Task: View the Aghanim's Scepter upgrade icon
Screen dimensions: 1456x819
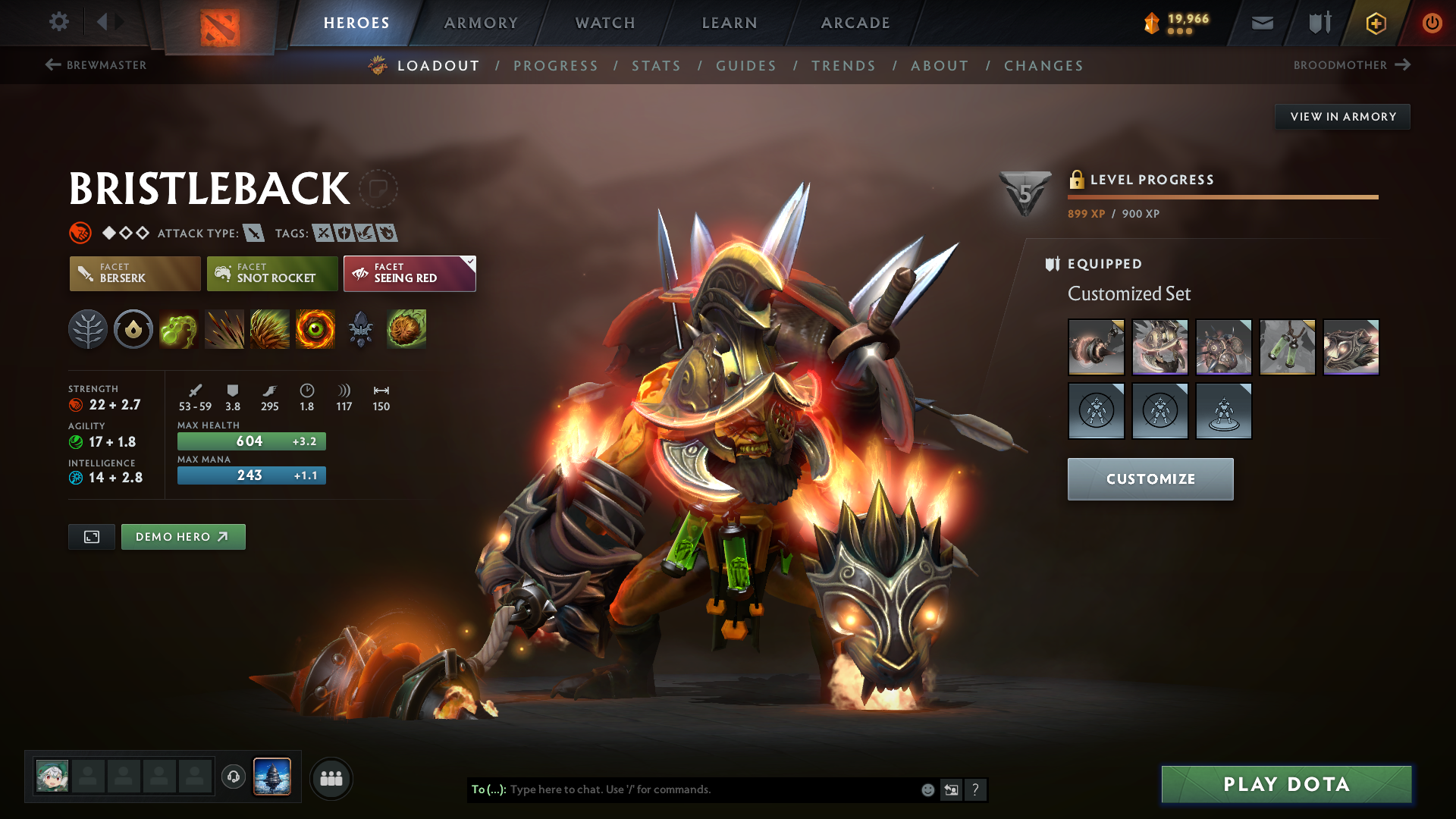Action: tap(360, 329)
